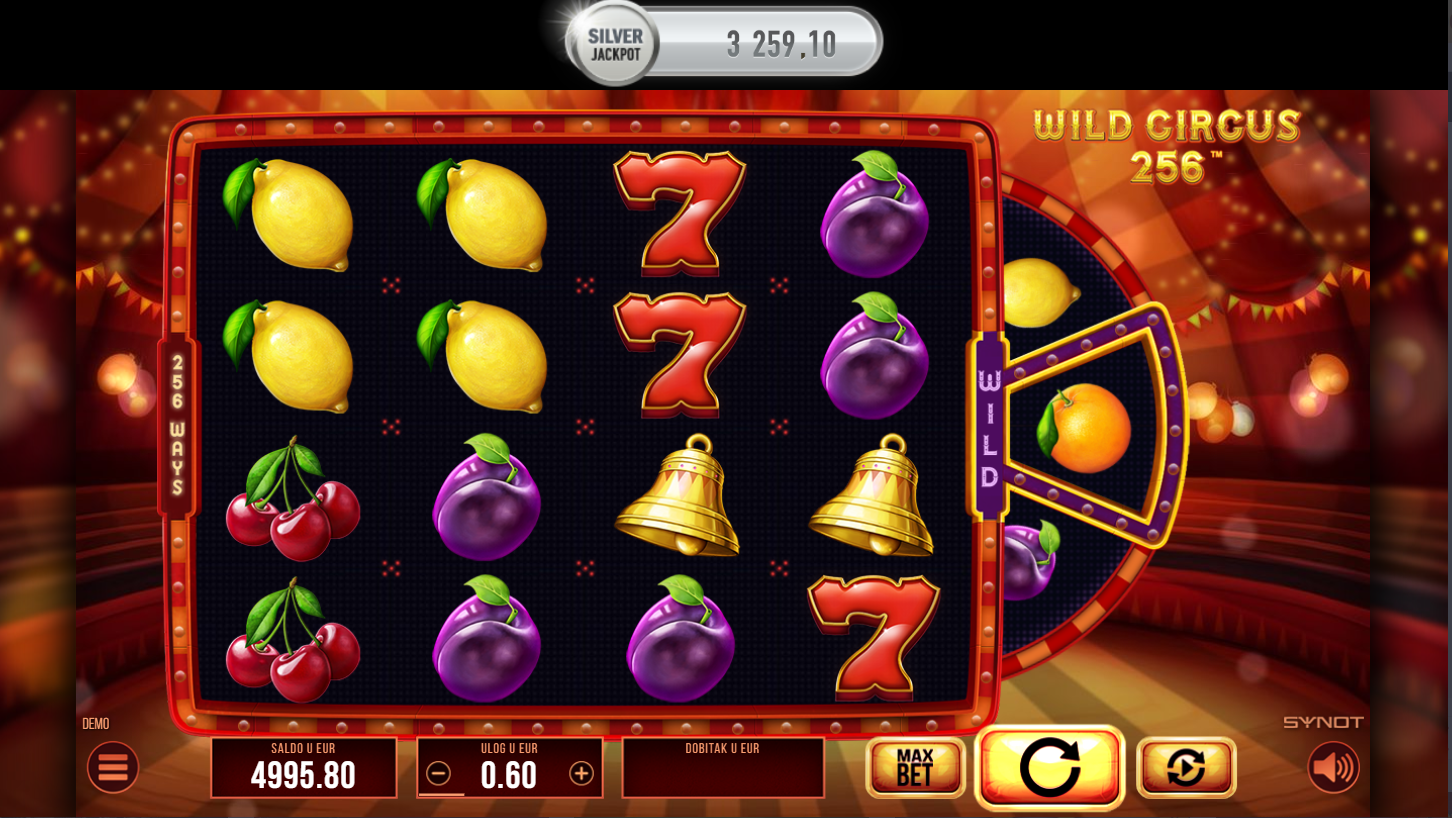Open the hamburger menu

click(113, 767)
